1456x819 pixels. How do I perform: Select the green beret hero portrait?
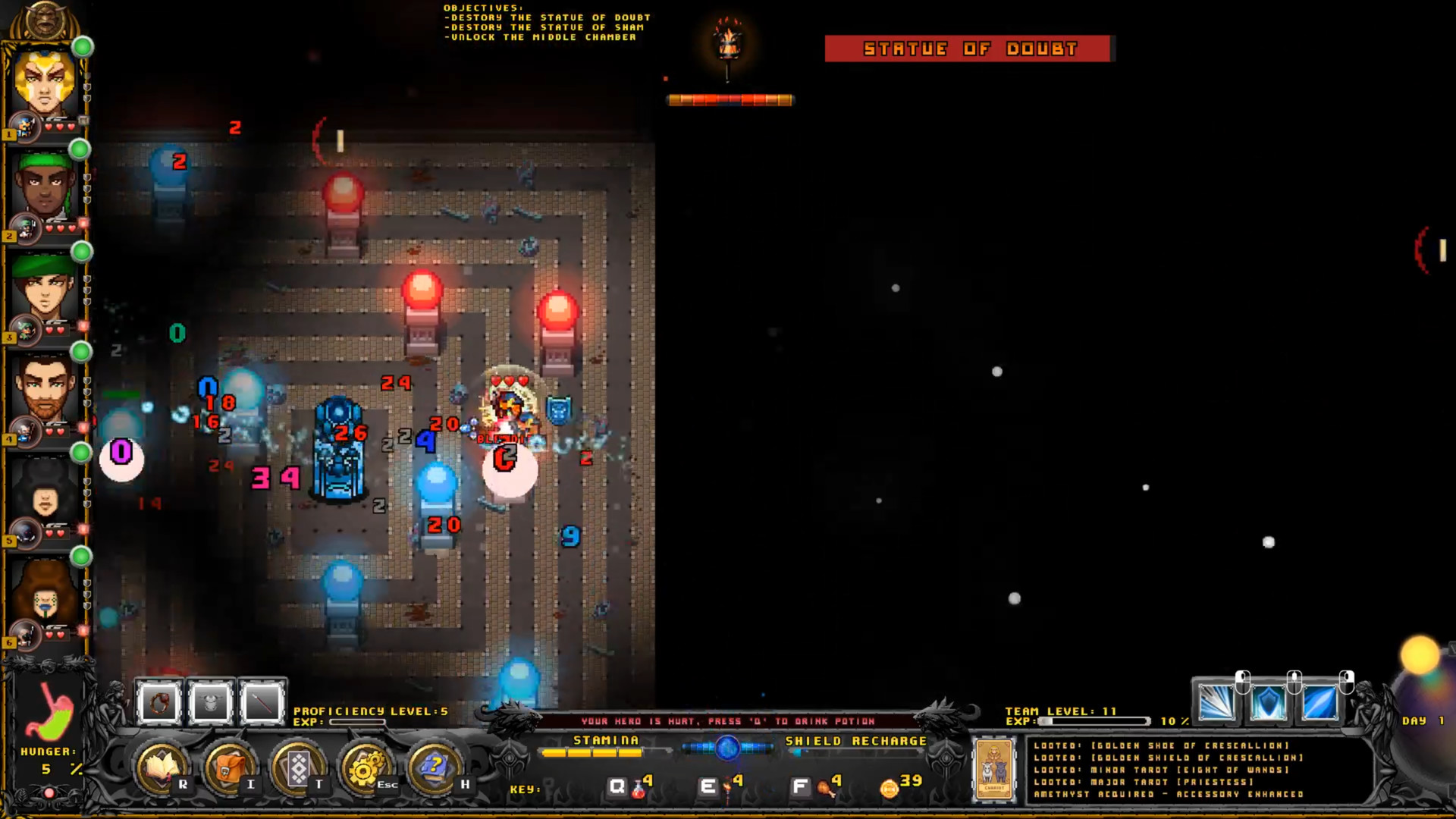point(45,288)
